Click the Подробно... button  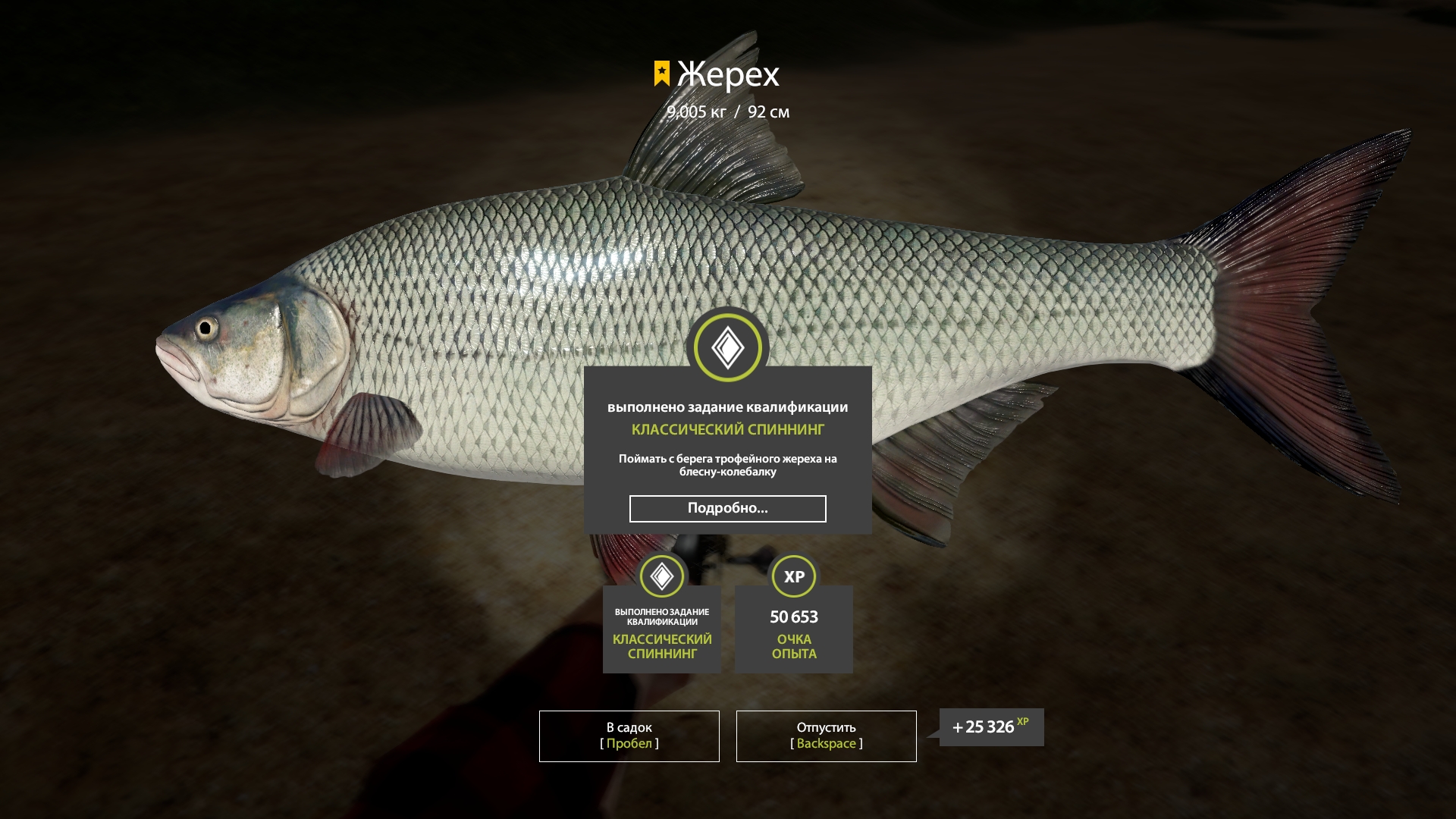click(x=727, y=508)
